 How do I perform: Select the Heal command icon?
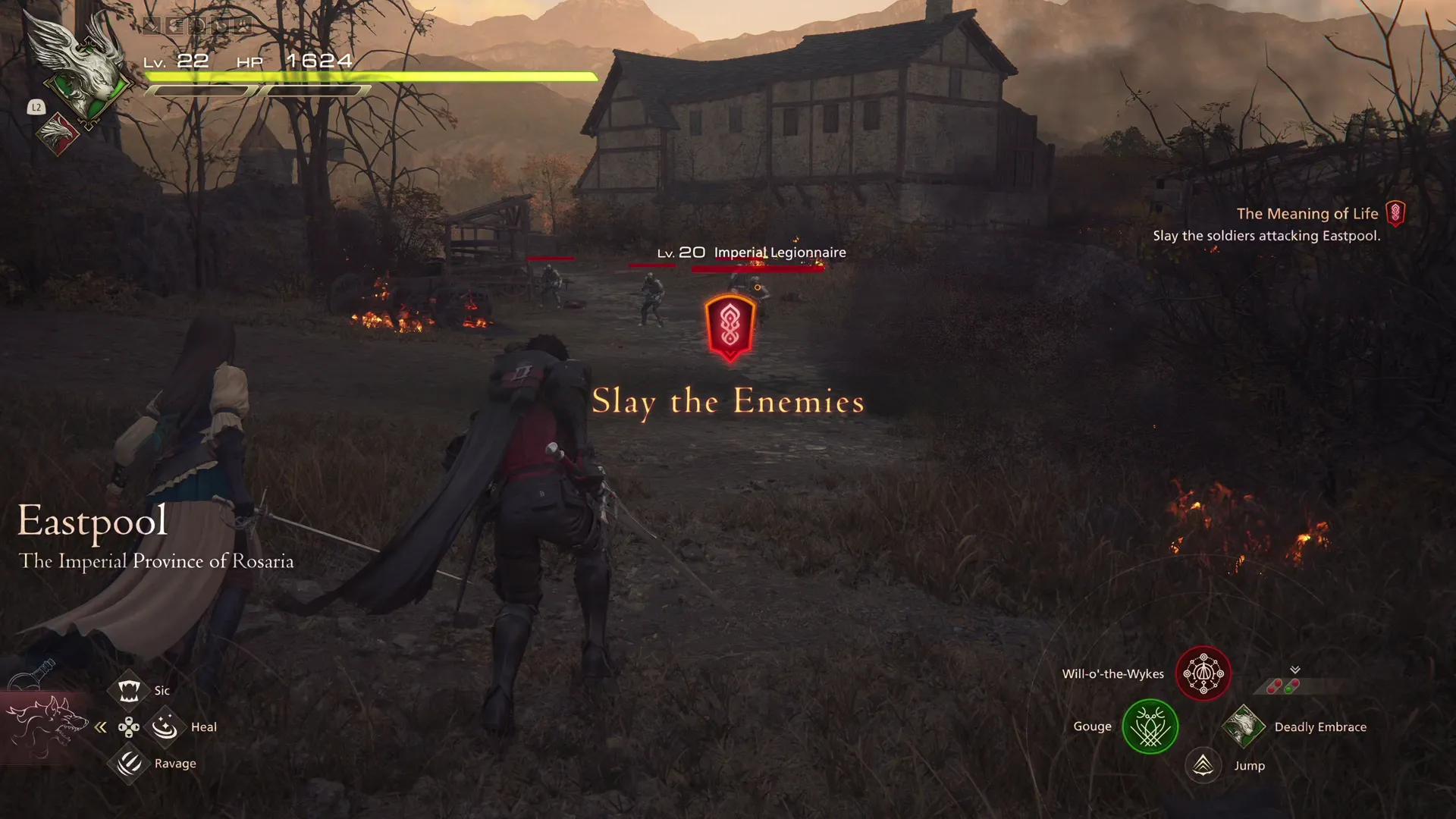point(165,726)
